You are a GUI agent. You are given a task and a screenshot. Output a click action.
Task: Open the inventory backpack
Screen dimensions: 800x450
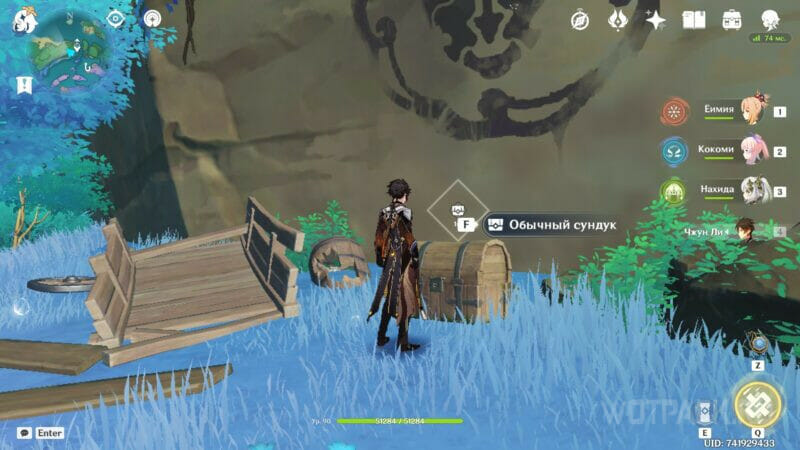[732, 19]
